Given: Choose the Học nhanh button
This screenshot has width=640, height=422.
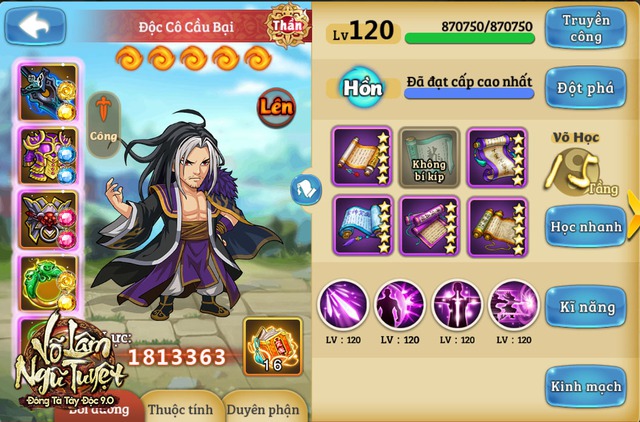Looking at the screenshot, I should coord(585,227).
